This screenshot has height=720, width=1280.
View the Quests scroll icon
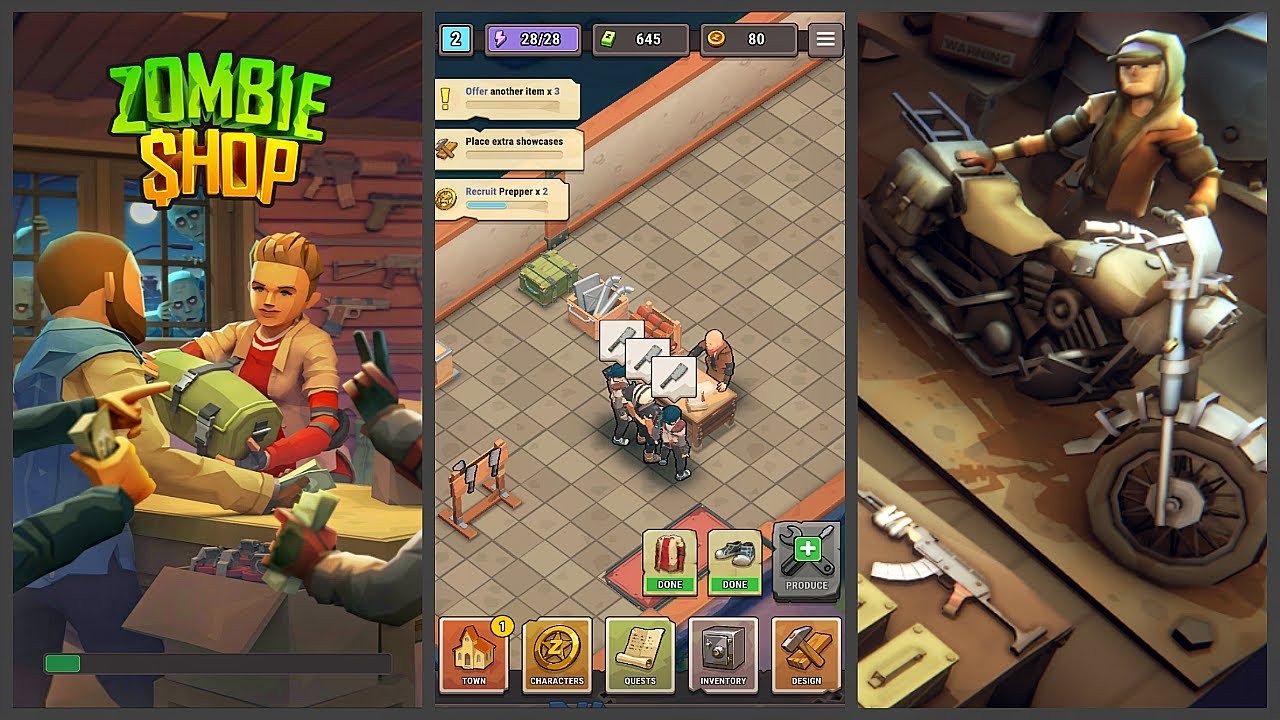coord(640,655)
